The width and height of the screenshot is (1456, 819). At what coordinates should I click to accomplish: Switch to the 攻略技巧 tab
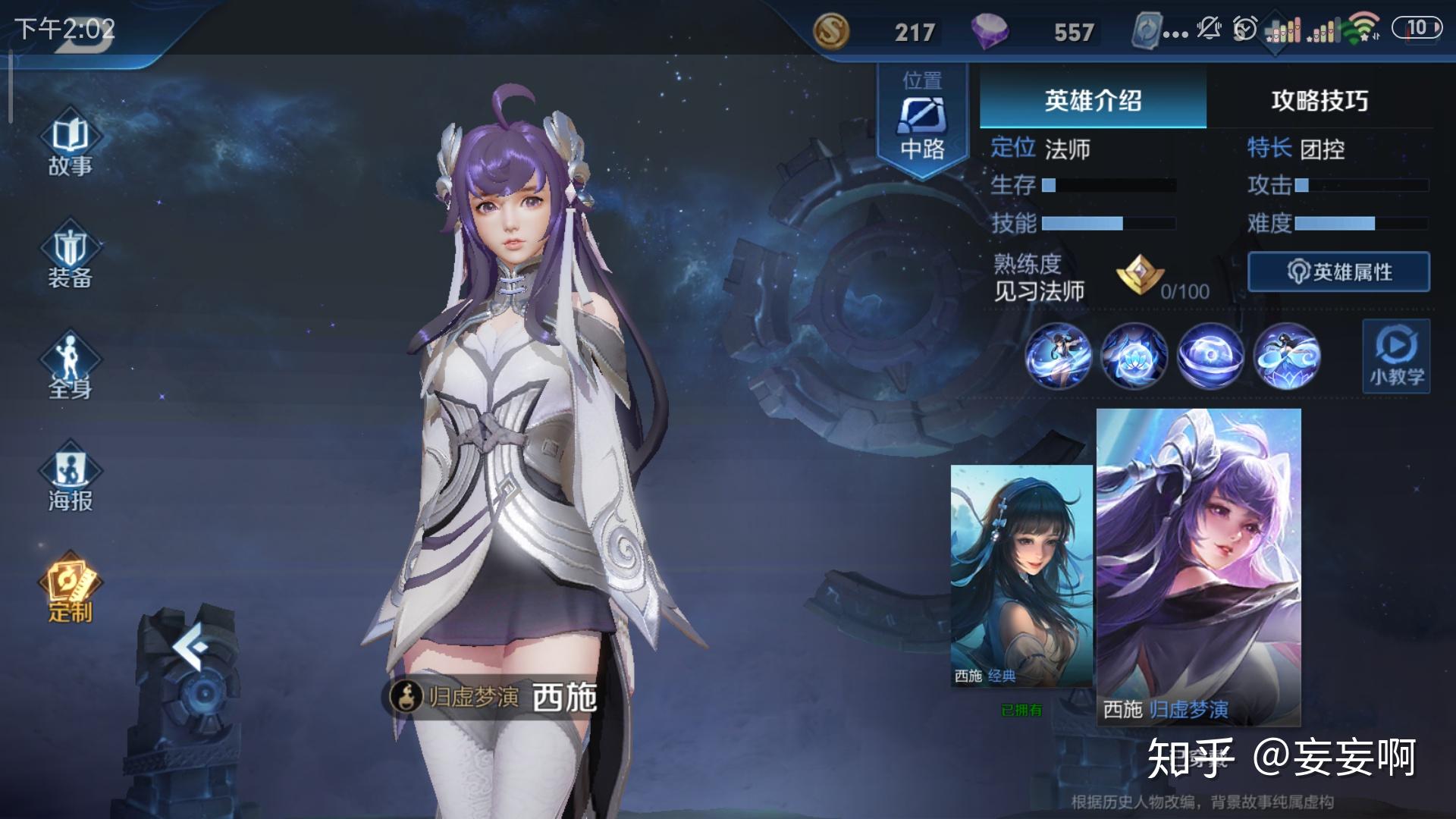coord(1319,100)
